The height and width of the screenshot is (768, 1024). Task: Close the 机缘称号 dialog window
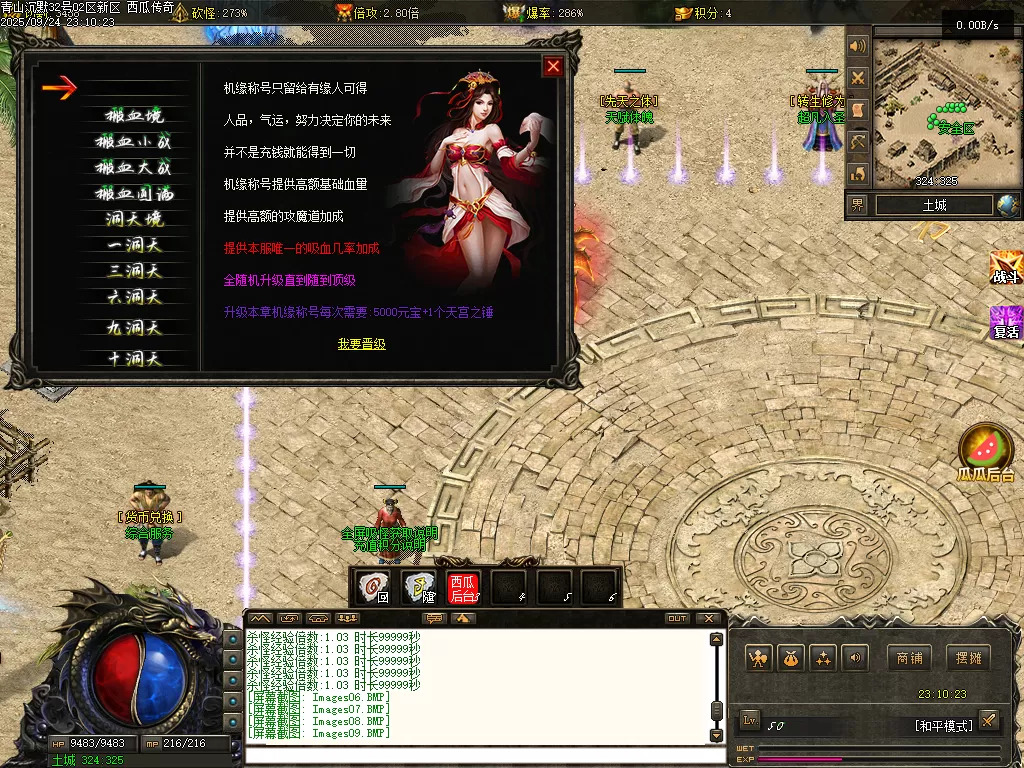(x=552, y=67)
